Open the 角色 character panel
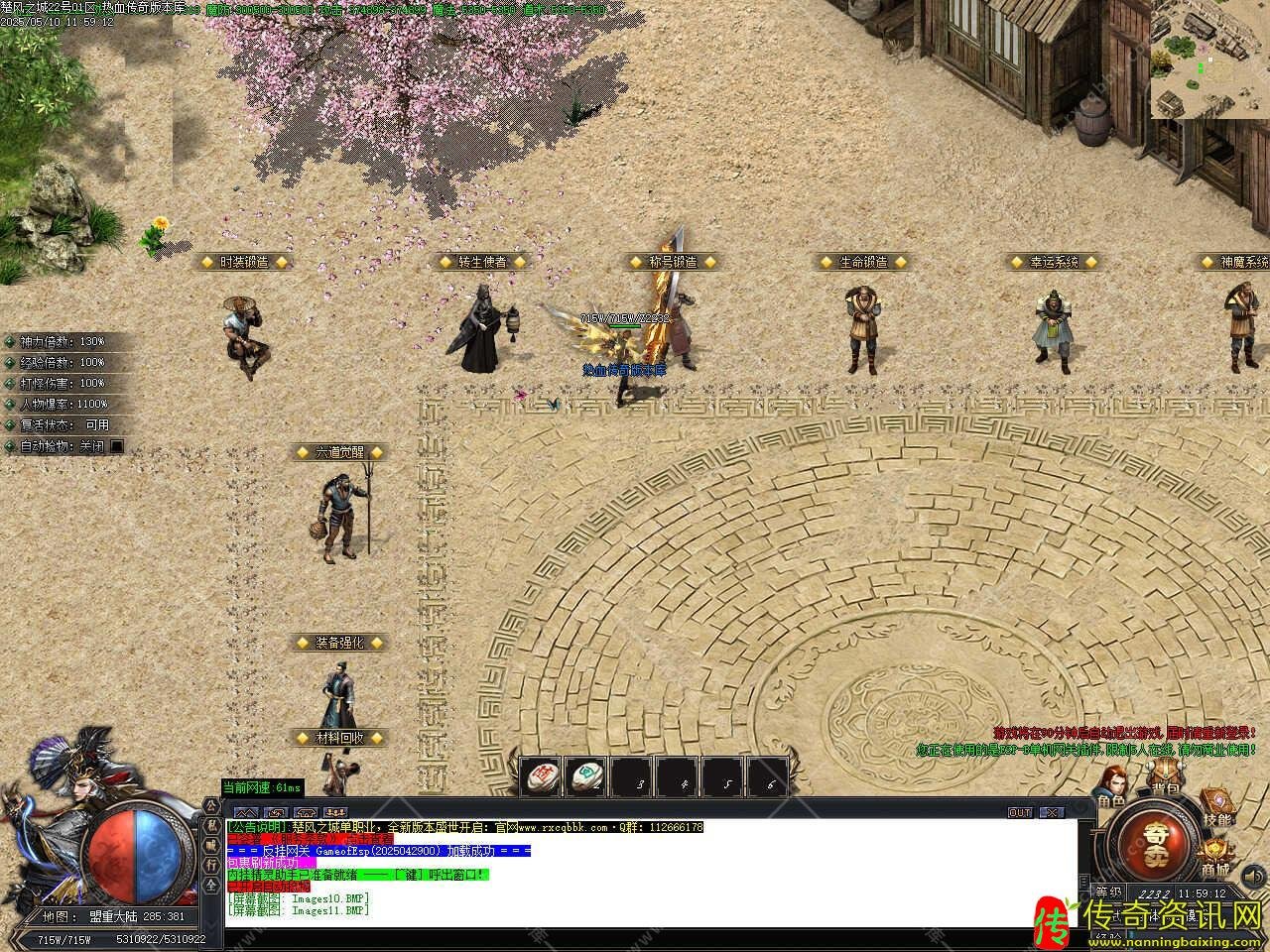1270x952 pixels. pos(1109,785)
